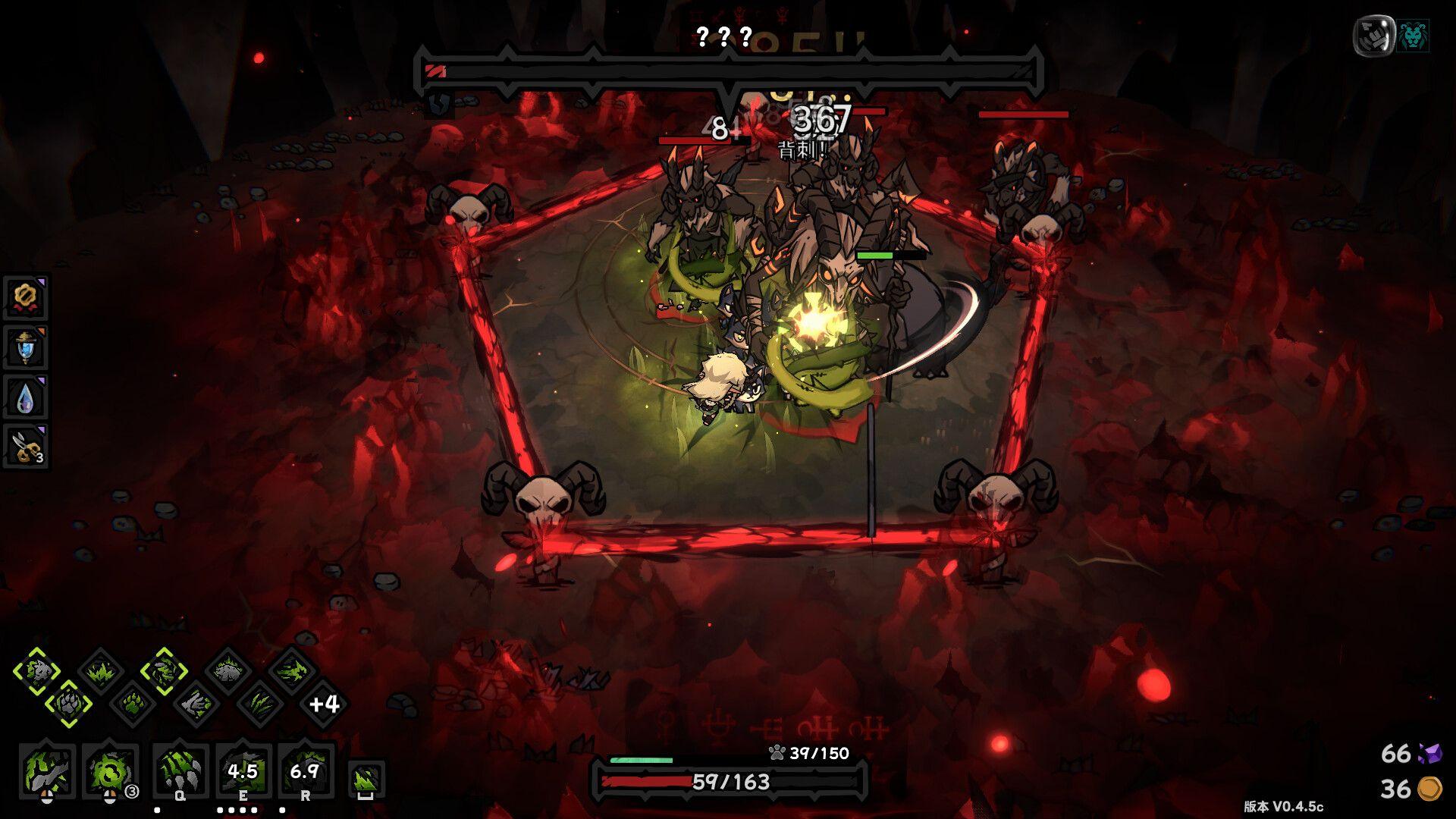1456x819 pixels.
Task: Toggle the highlighted green leaves talent diamond
Action: (165, 673)
